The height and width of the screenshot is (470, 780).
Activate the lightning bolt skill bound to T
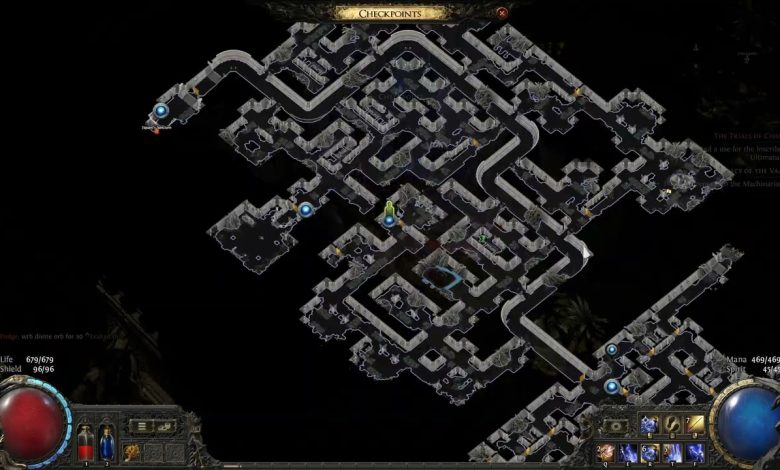coord(672,452)
